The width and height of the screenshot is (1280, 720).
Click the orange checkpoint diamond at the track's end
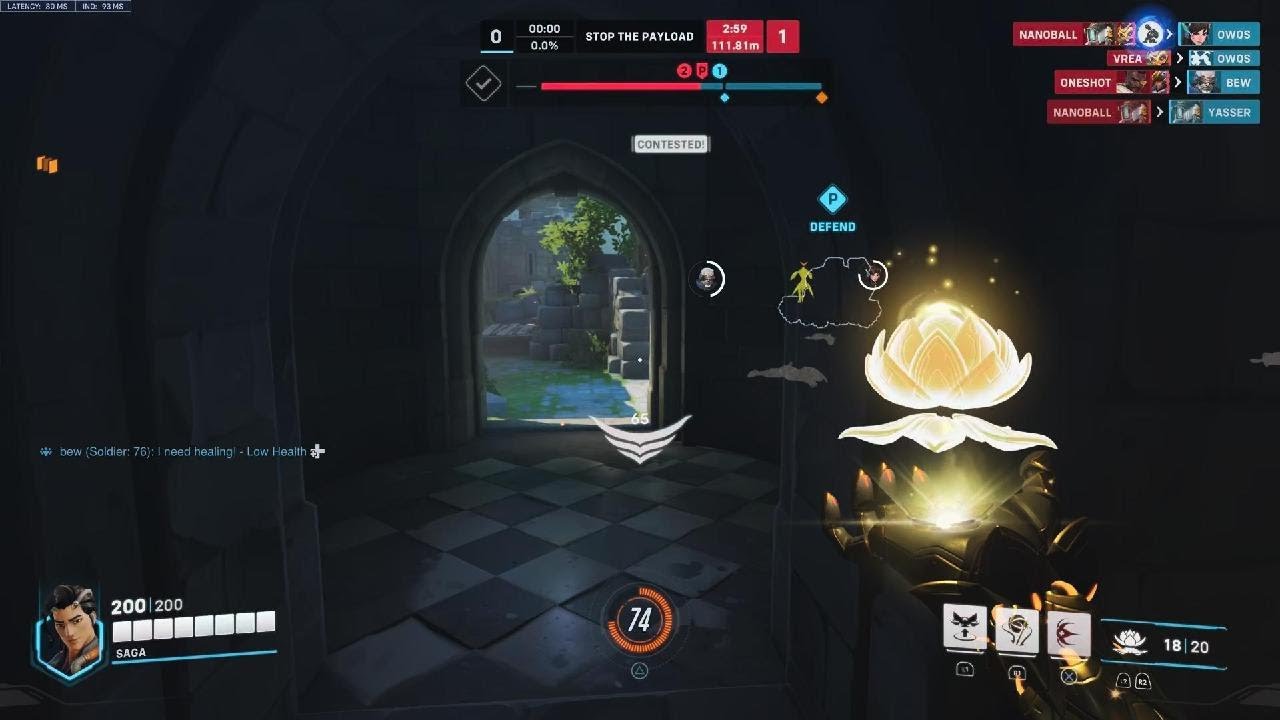(822, 98)
